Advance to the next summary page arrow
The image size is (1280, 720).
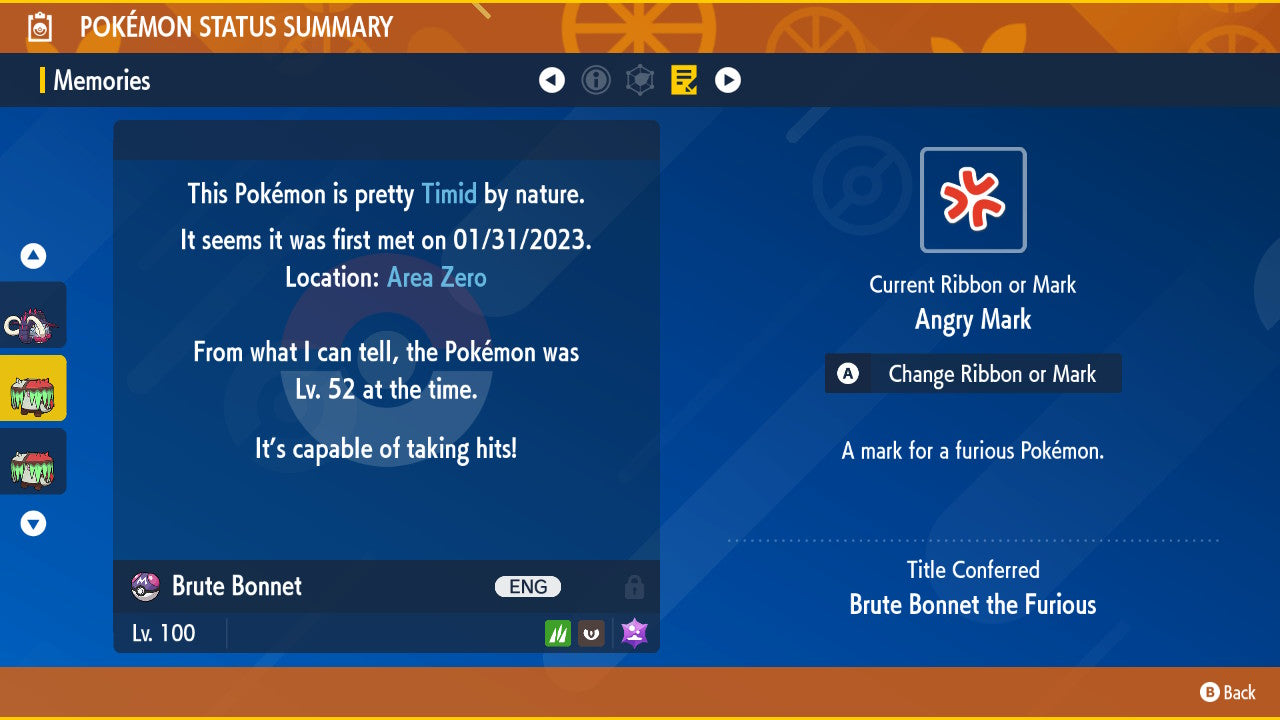(x=728, y=80)
